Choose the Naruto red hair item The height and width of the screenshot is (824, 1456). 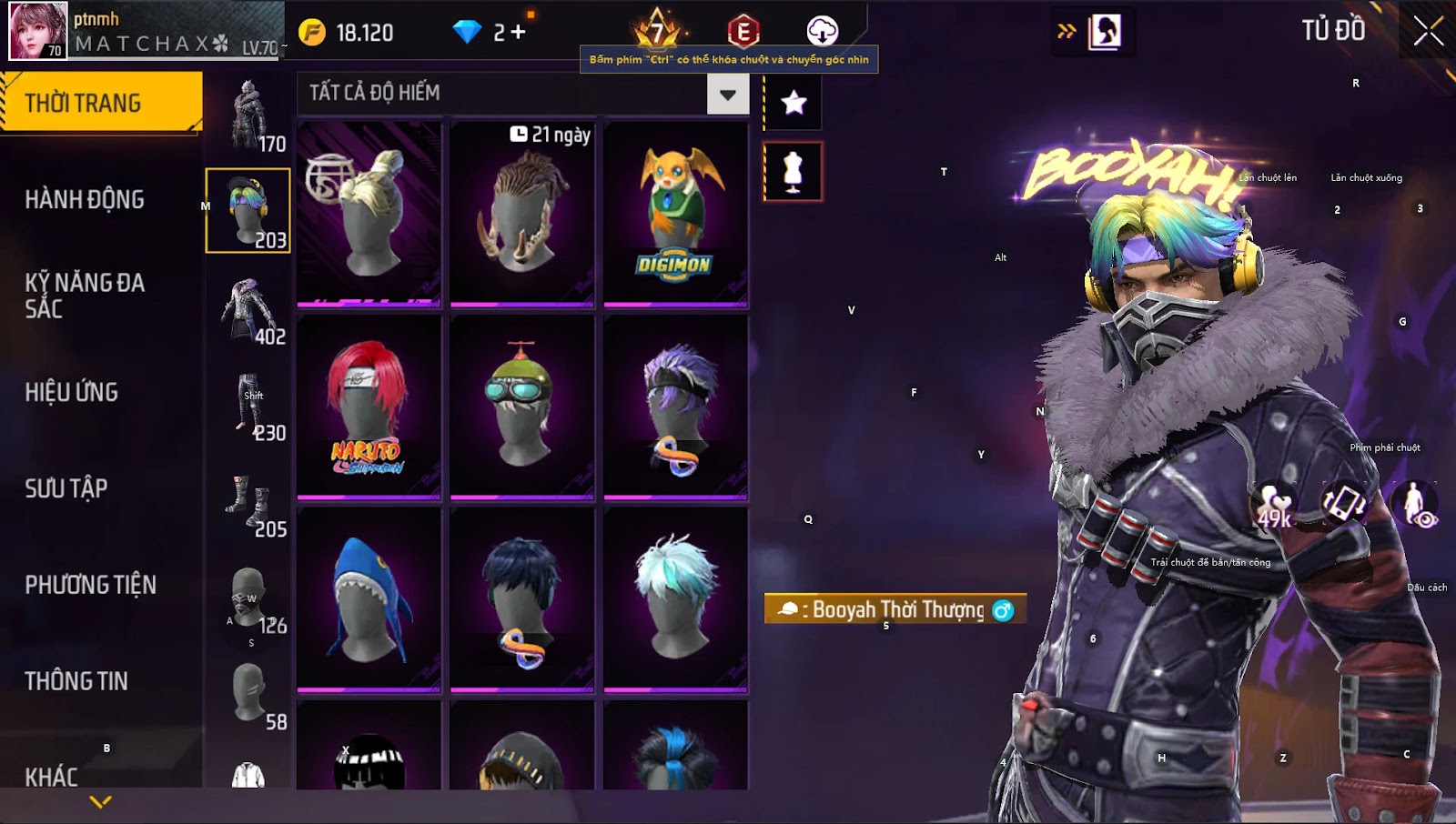pos(369,407)
